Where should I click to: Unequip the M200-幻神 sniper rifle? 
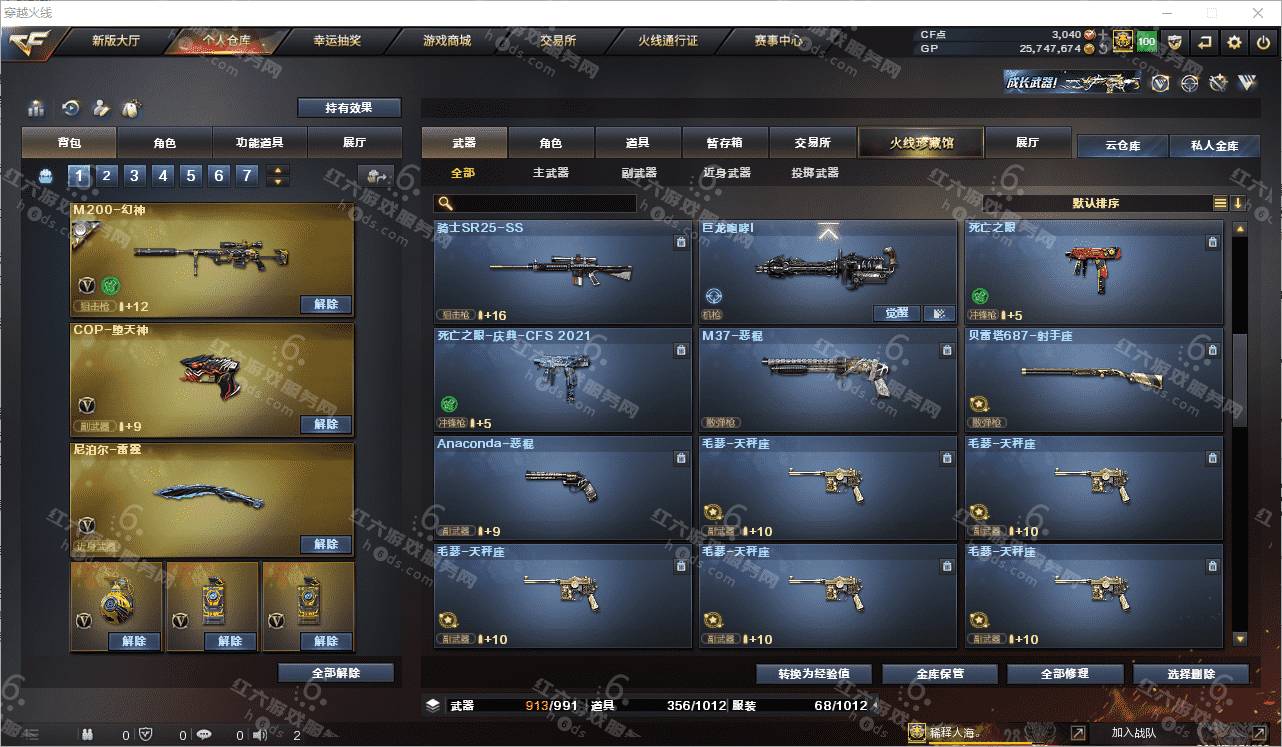pos(326,304)
